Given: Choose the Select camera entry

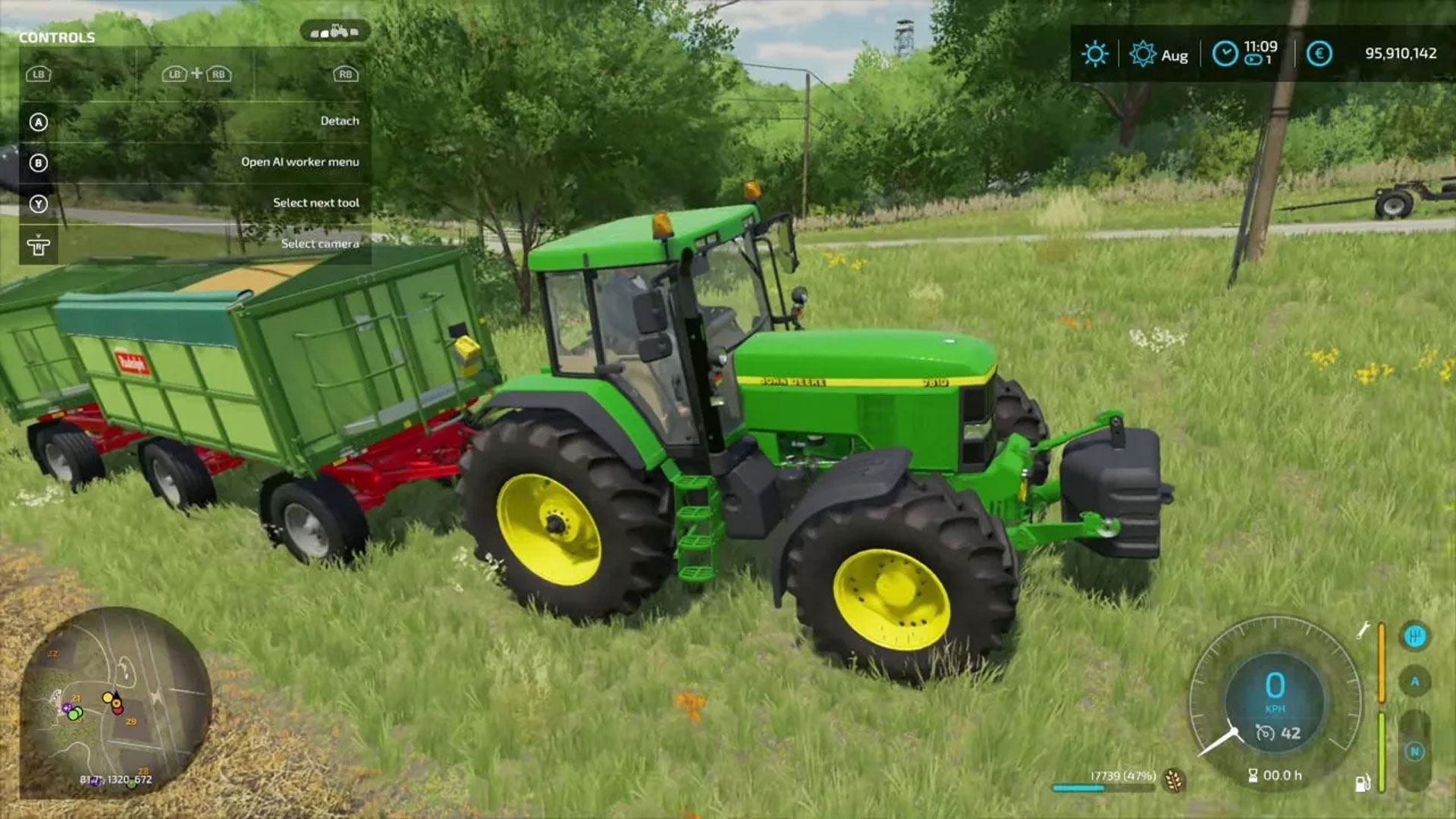Looking at the screenshot, I should pos(319,244).
